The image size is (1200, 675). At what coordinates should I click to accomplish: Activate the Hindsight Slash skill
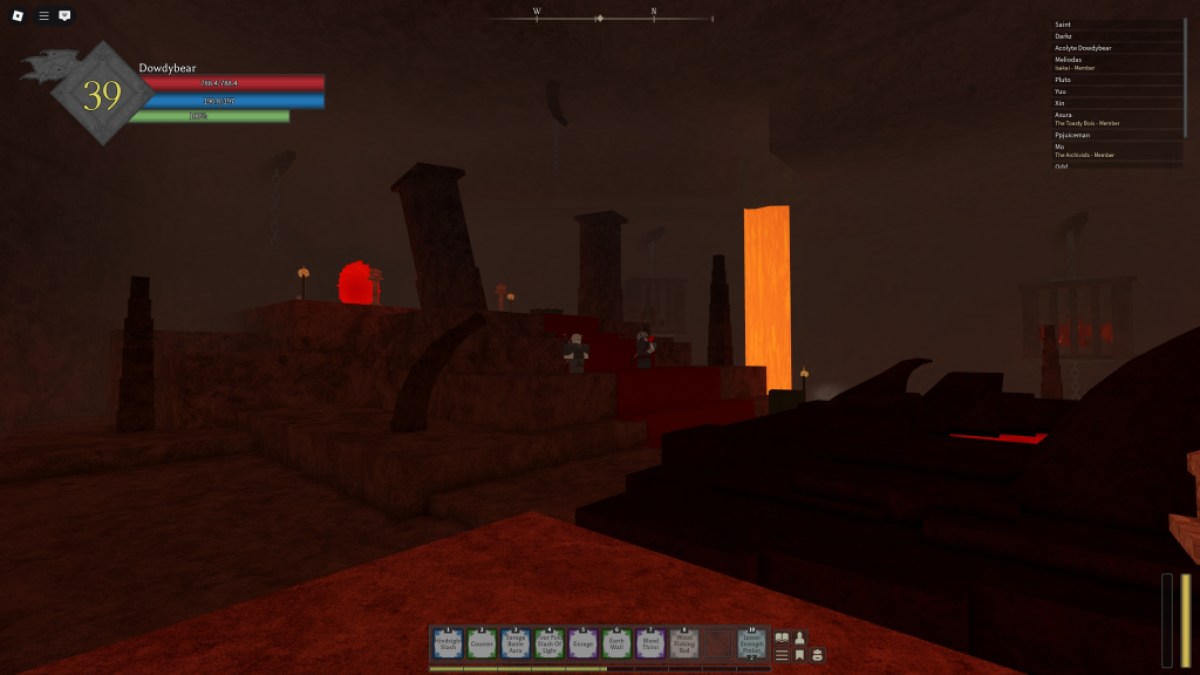pos(448,644)
